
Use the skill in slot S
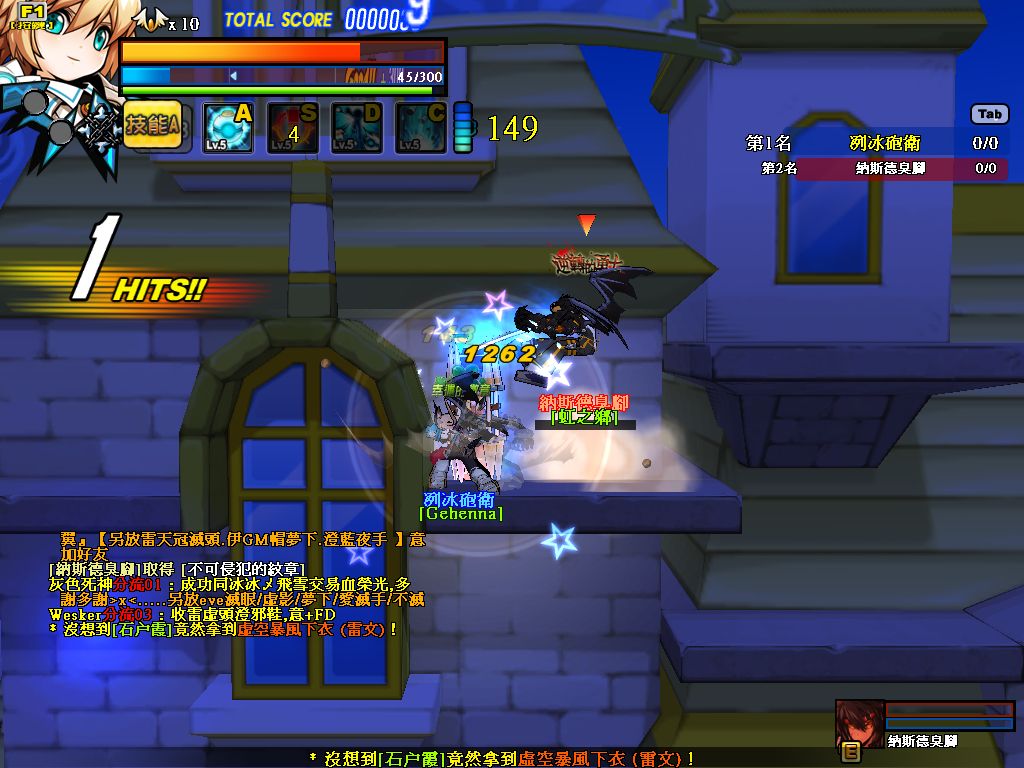[x=292, y=128]
